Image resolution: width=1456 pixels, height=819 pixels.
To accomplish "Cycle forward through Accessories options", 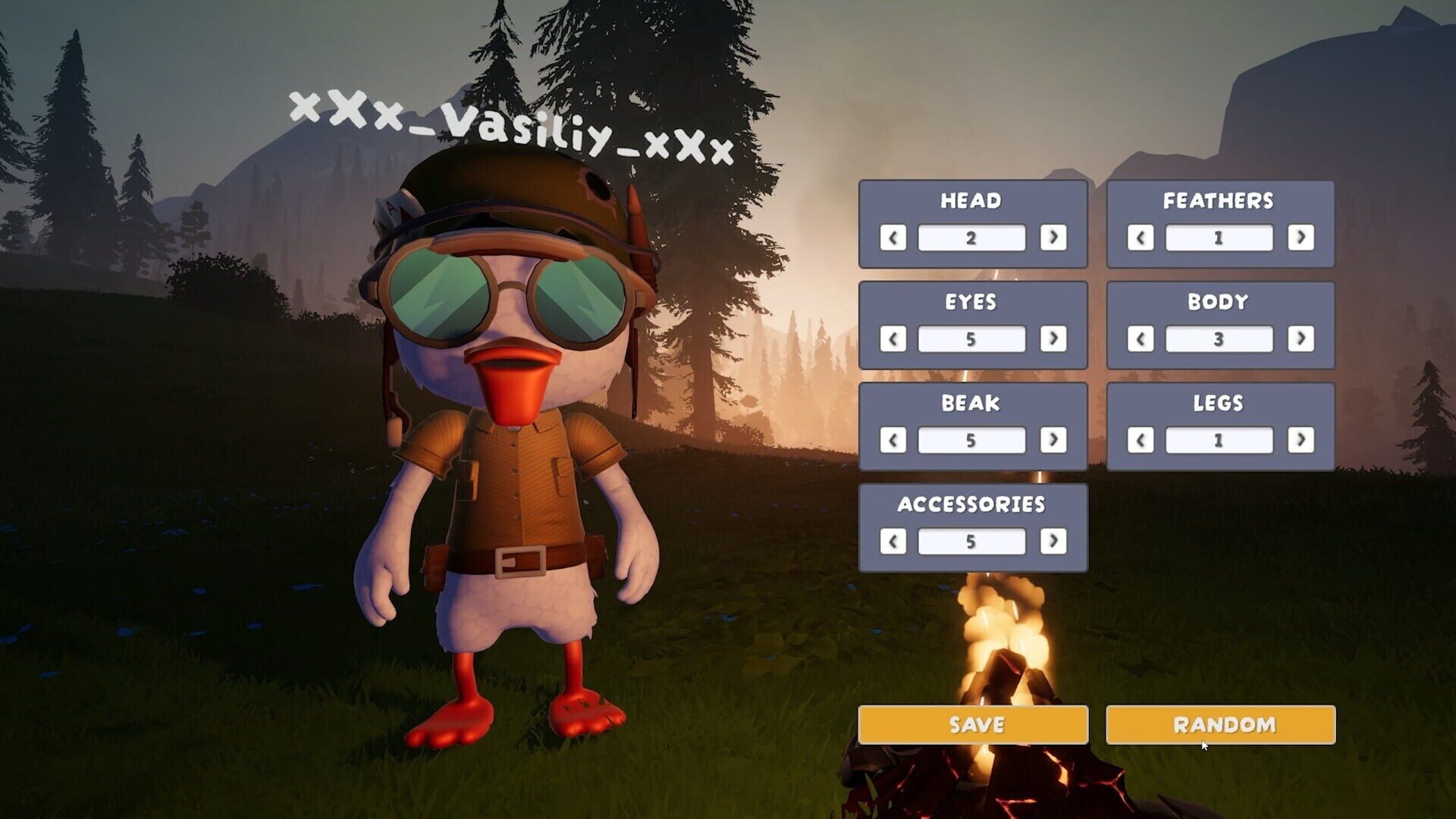I will pyautogui.click(x=1054, y=541).
